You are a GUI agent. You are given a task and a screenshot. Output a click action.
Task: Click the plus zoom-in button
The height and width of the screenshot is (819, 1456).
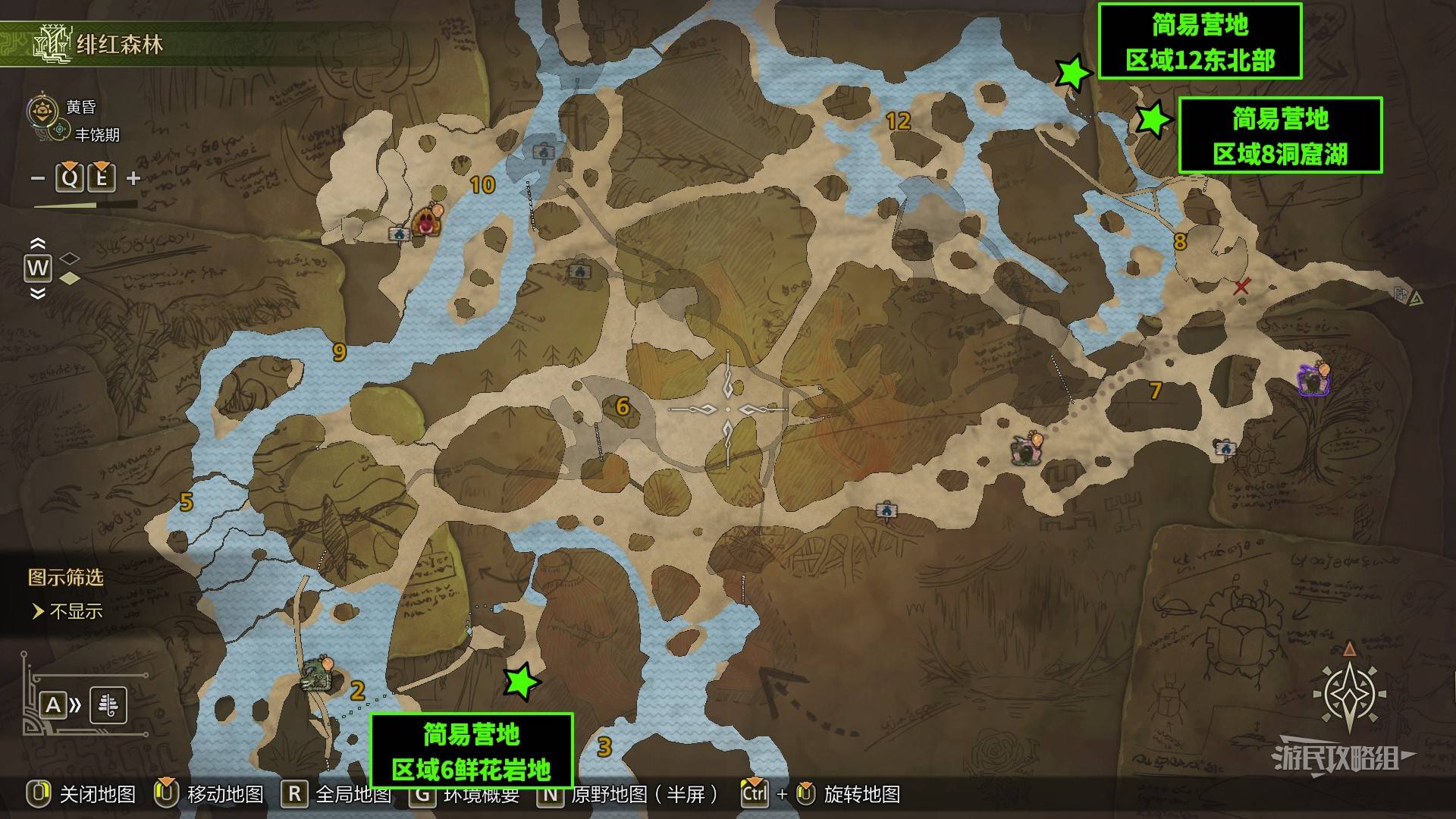133,179
